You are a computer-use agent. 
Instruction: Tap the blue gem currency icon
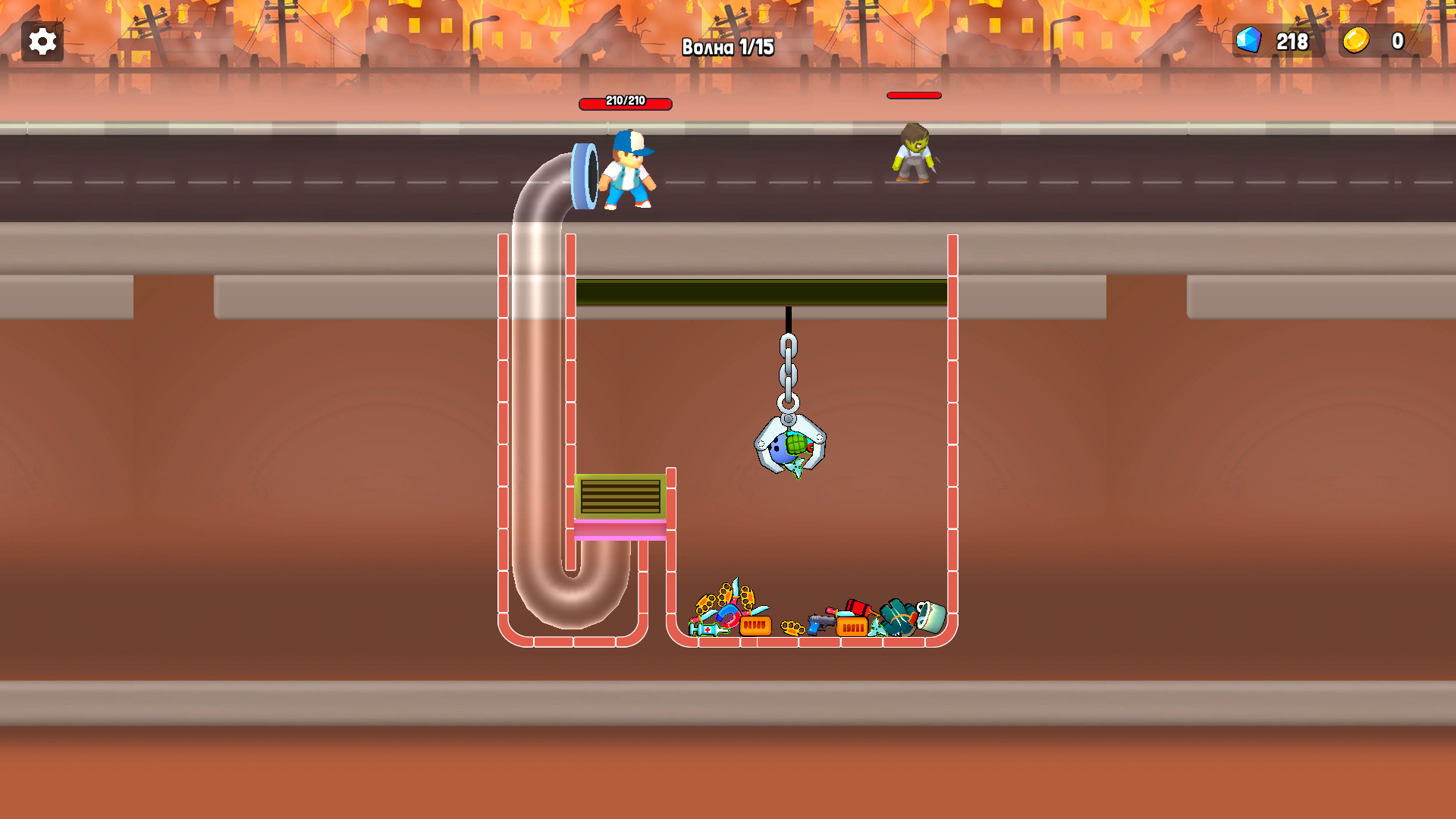point(1247,42)
